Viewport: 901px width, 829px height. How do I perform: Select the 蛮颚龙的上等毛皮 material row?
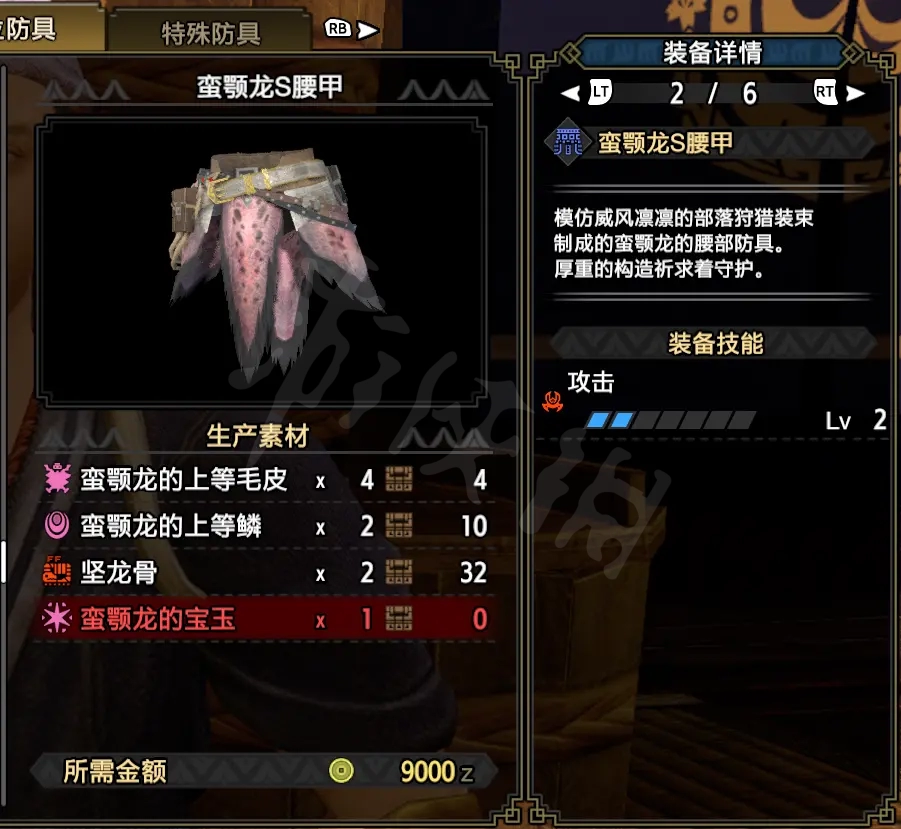(x=265, y=480)
